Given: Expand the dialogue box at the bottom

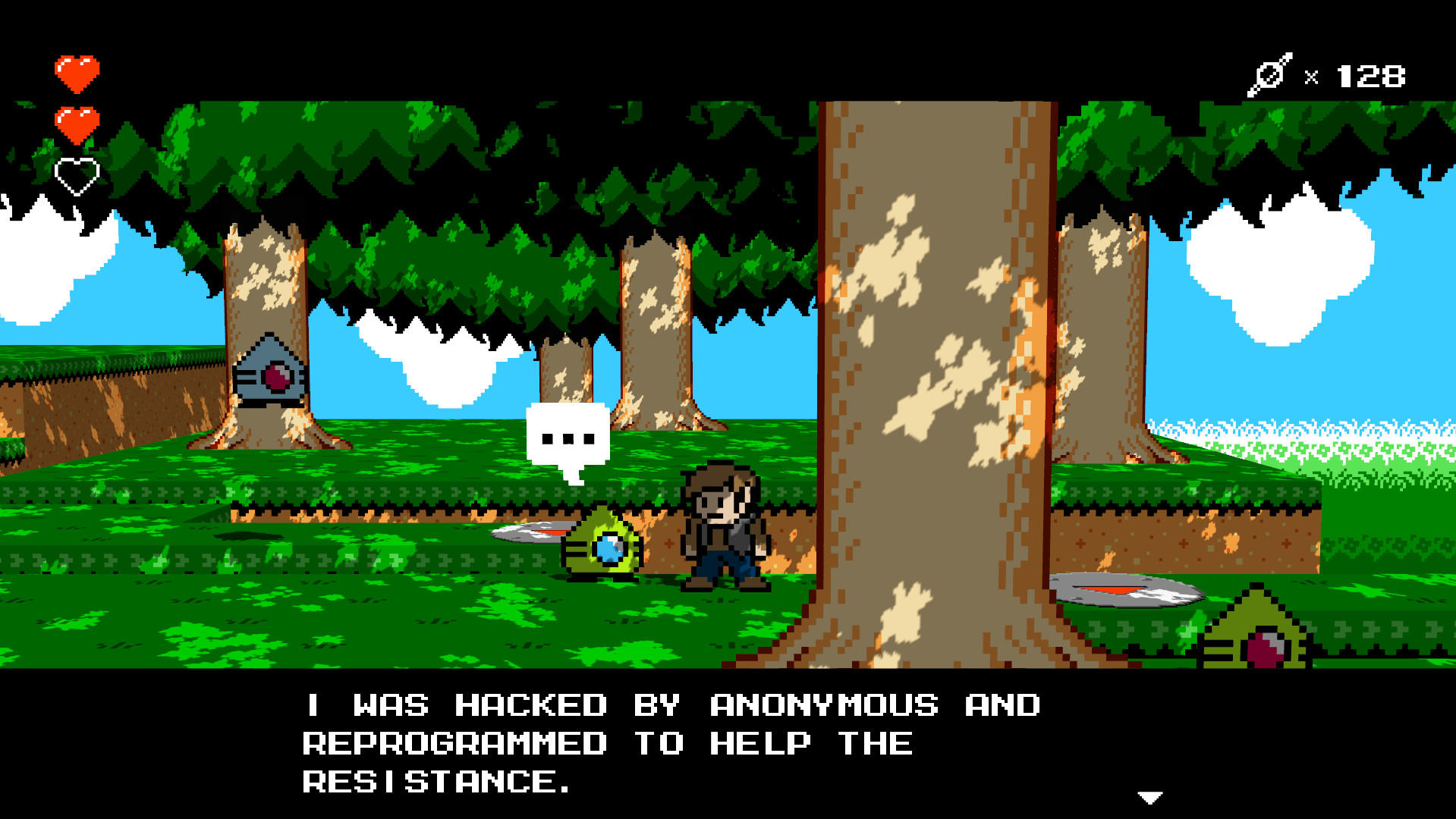Looking at the screenshot, I should click(728, 743).
